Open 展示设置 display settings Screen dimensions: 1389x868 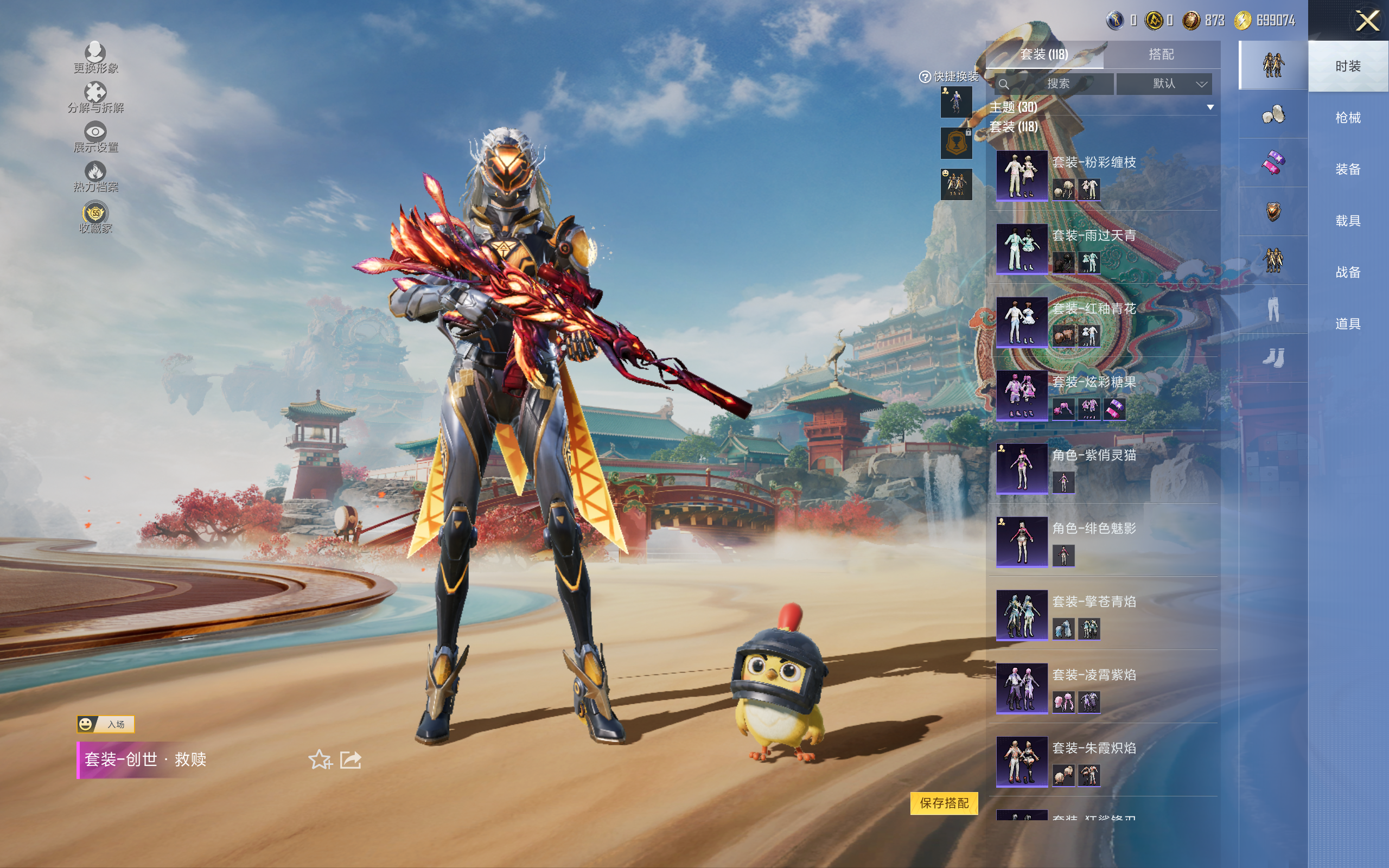coord(95,137)
